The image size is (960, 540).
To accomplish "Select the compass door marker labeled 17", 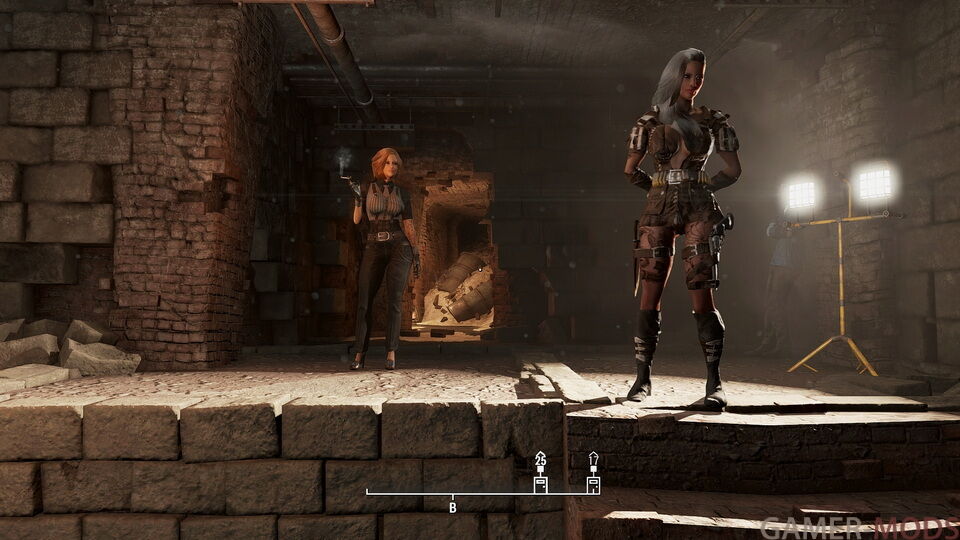I will click(593, 481).
